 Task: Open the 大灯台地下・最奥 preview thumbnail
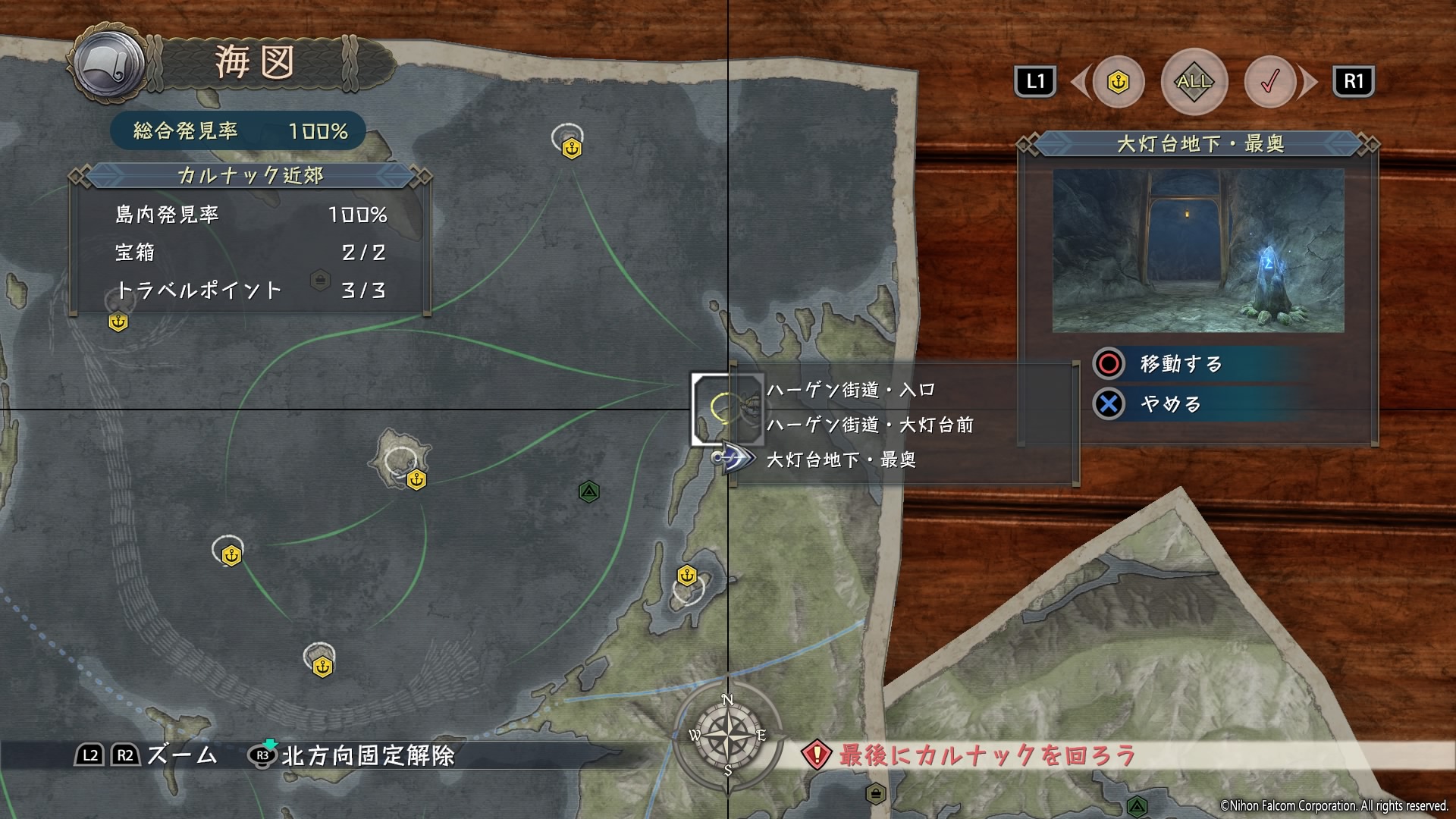click(1198, 250)
